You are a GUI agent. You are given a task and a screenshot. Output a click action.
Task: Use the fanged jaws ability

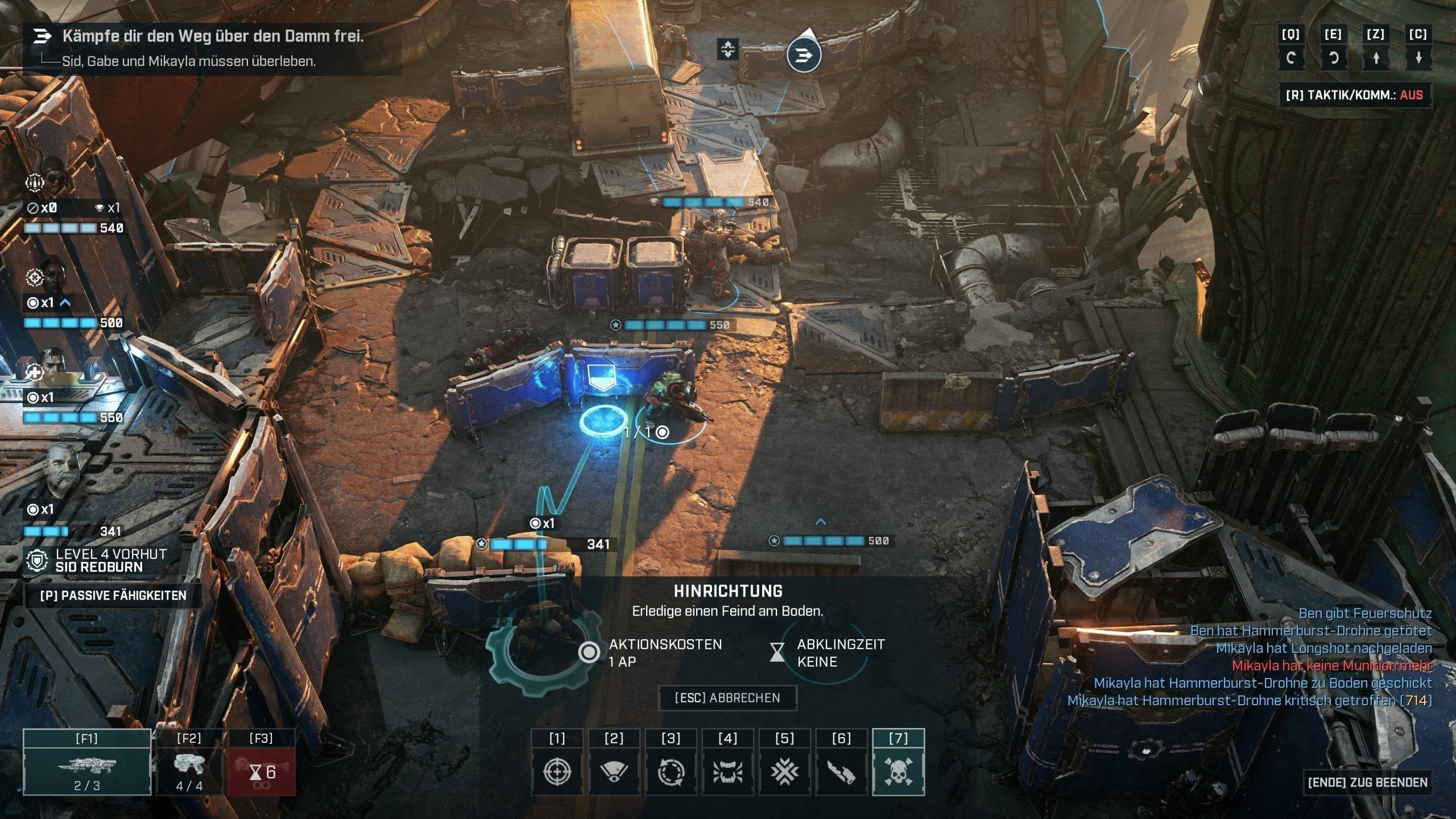click(x=728, y=771)
